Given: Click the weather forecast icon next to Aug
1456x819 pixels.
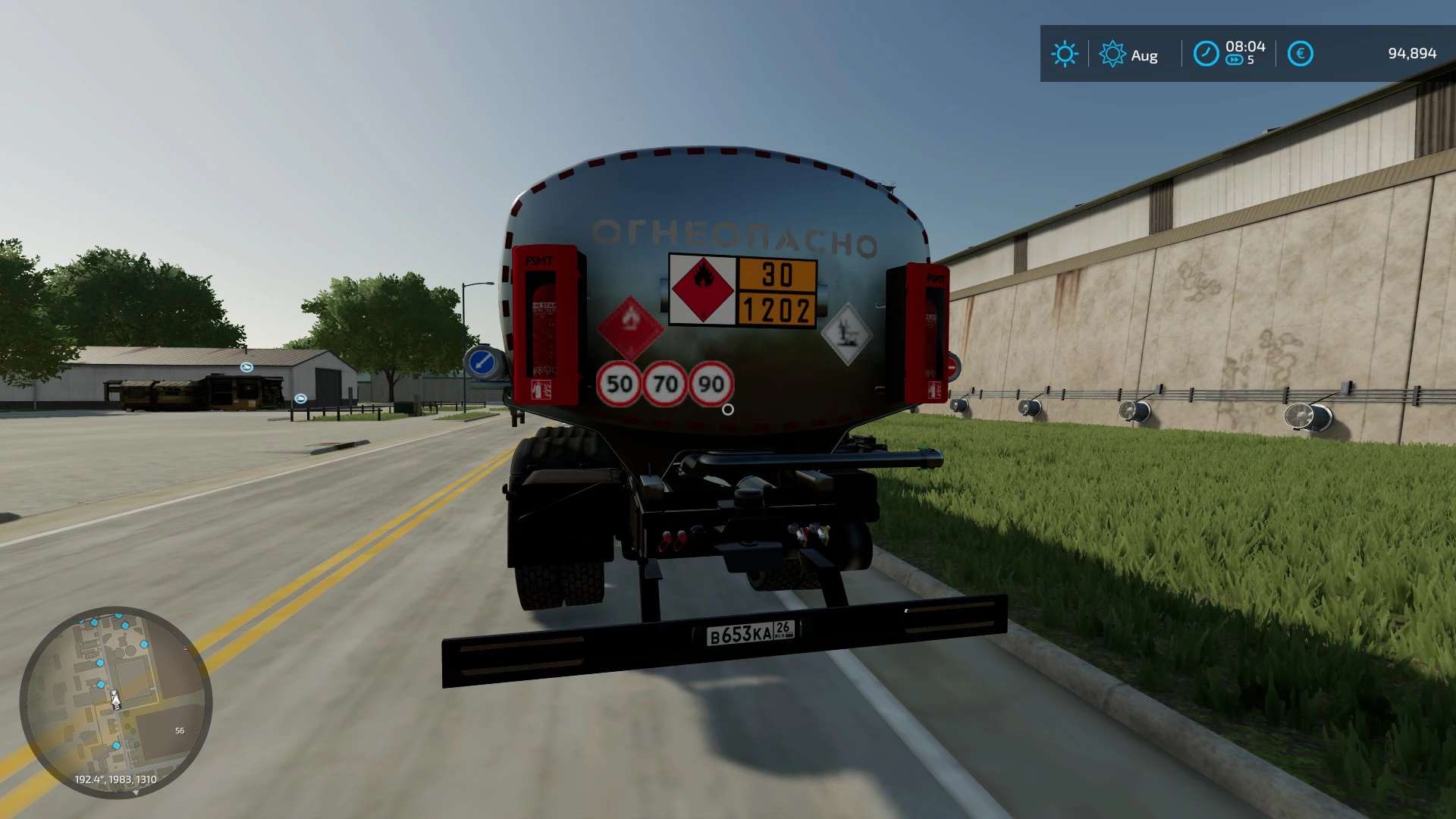Looking at the screenshot, I should [1112, 54].
